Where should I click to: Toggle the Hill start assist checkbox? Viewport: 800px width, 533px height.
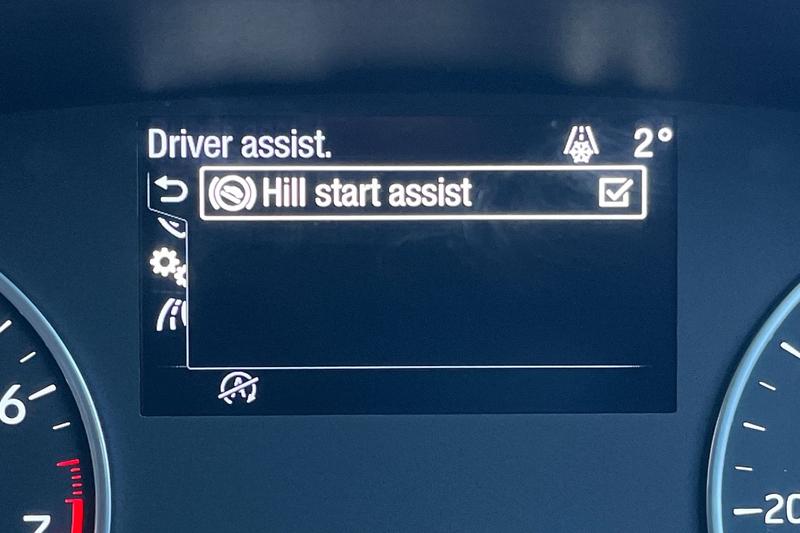pos(616,193)
